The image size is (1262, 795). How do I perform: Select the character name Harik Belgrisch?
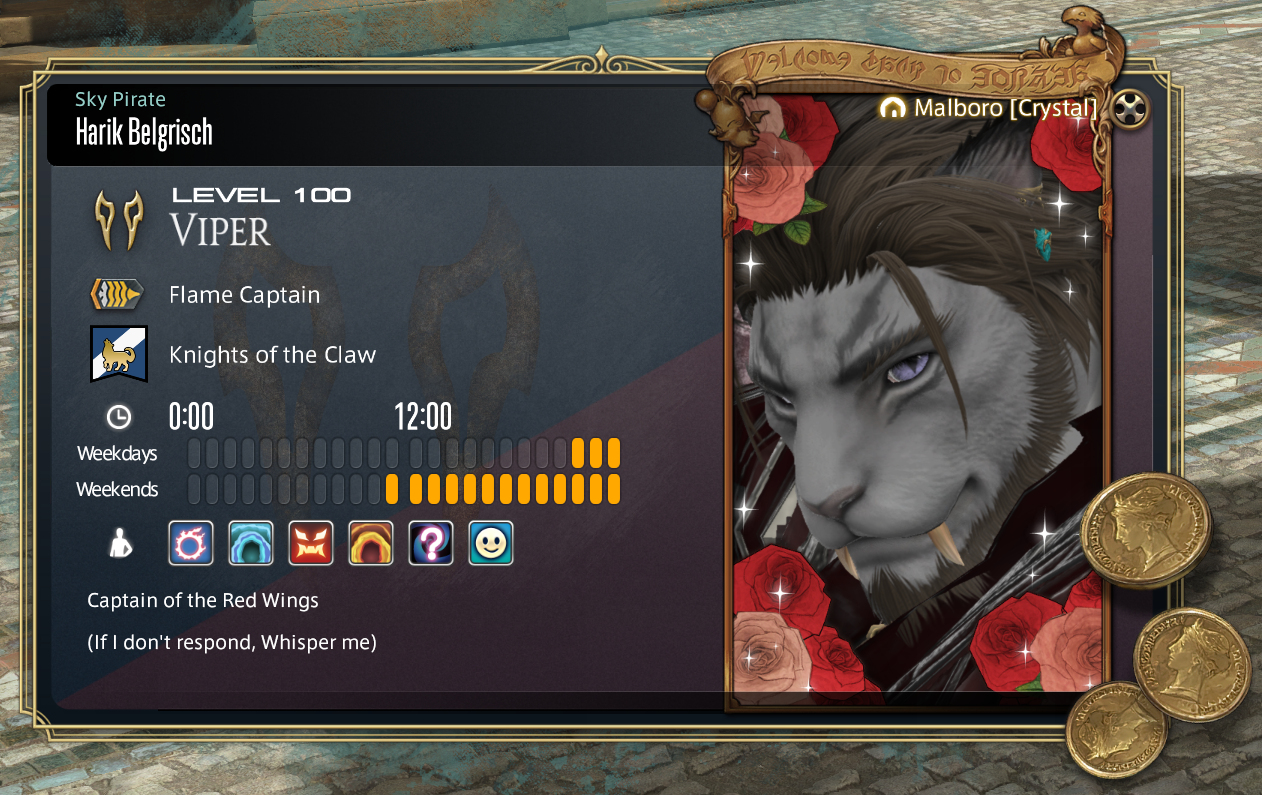pyautogui.click(x=144, y=132)
